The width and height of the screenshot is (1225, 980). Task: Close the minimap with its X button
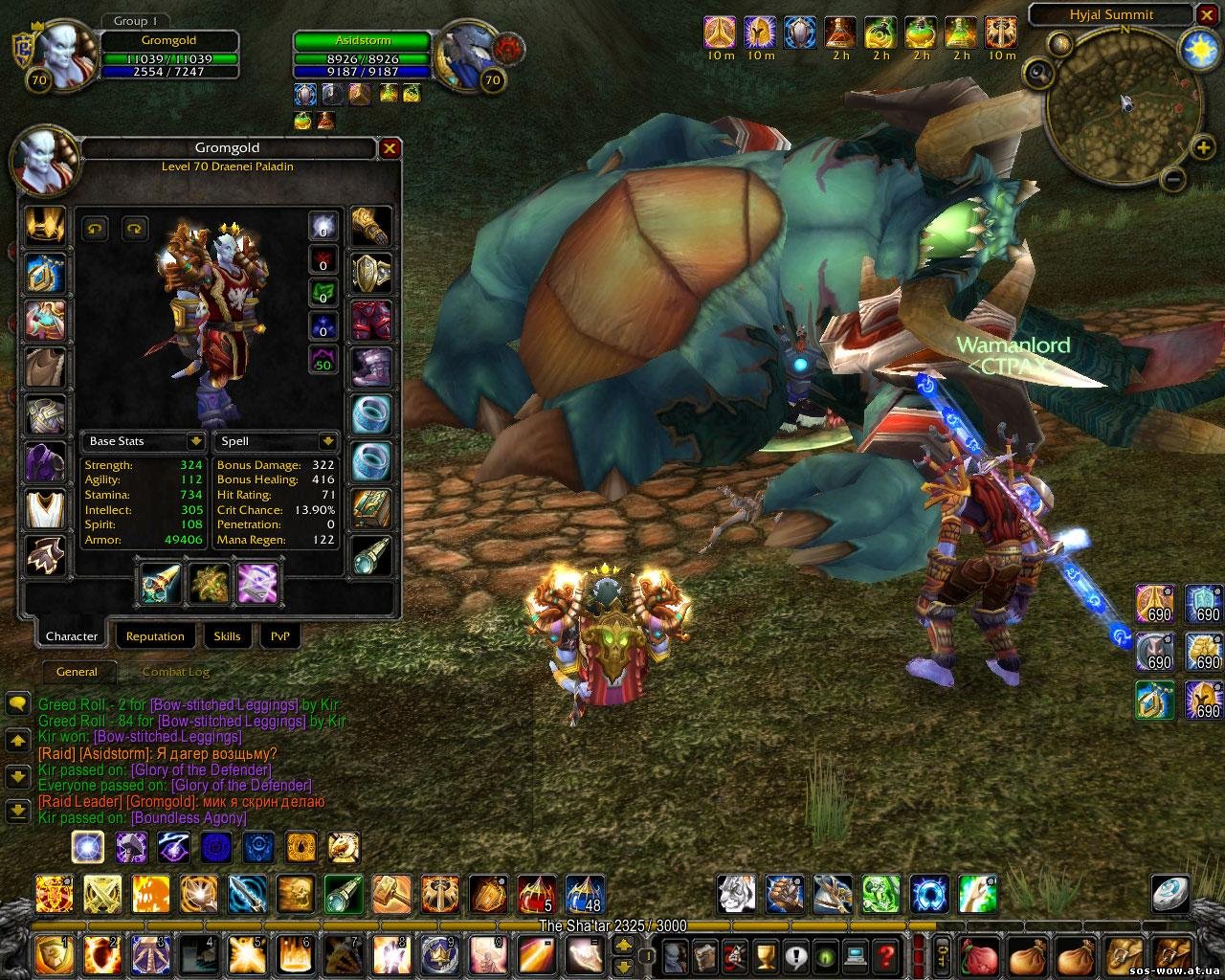pyautogui.click(x=1208, y=14)
